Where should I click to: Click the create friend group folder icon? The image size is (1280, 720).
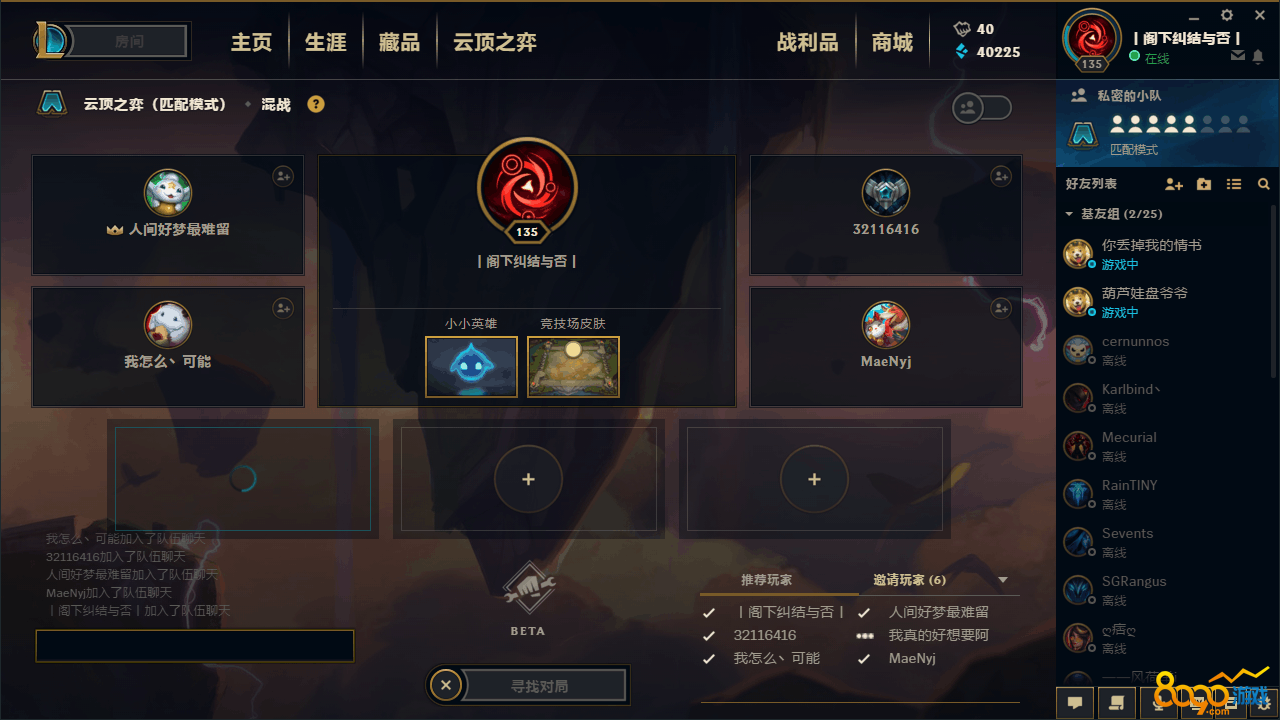click(1203, 184)
